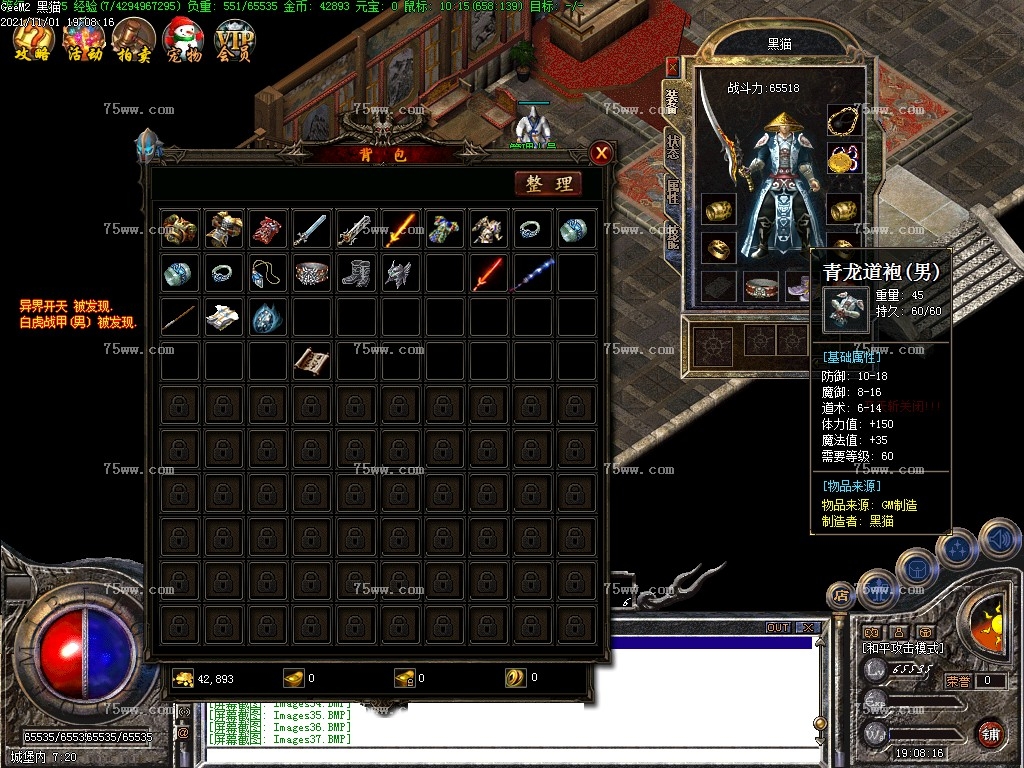Close the 黑猫 character equipment panel
The image size is (1024, 768).
672,66
